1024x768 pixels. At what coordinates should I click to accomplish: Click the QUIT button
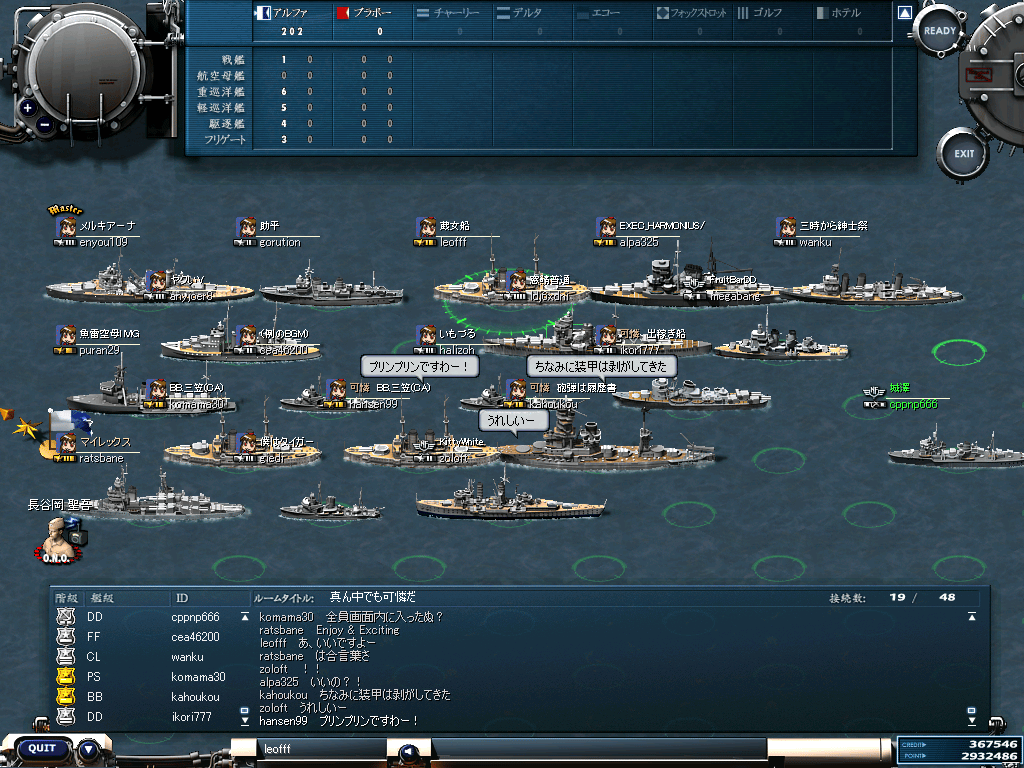[x=42, y=748]
